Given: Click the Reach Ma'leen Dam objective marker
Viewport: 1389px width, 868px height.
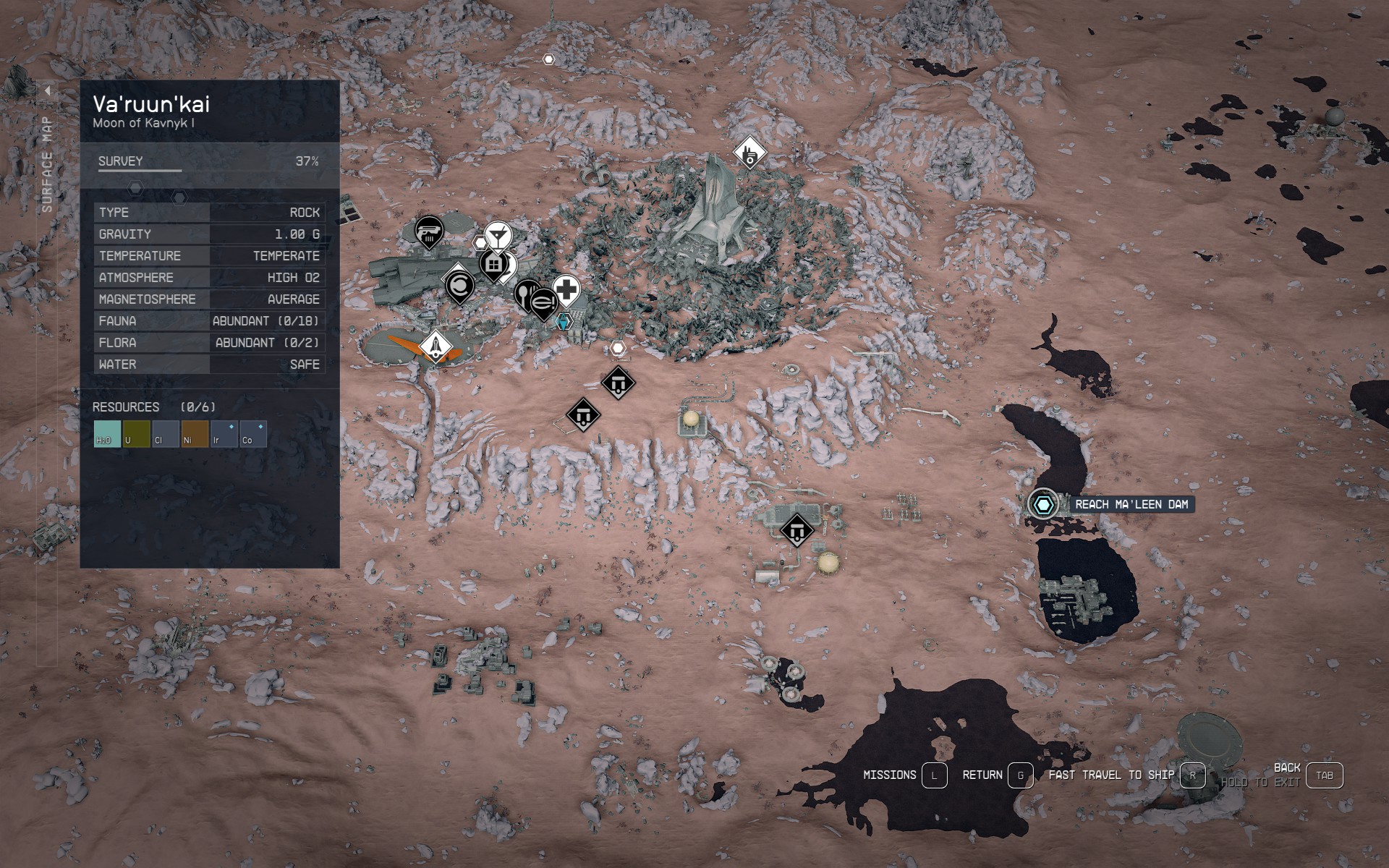Looking at the screenshot, I should [1045, 503].
